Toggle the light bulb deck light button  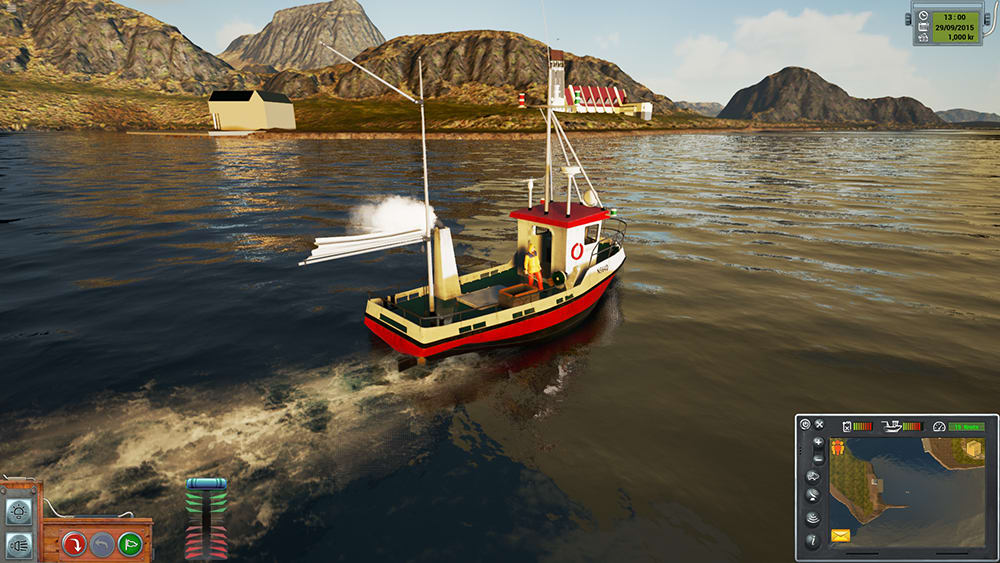[x=18, y=513]
